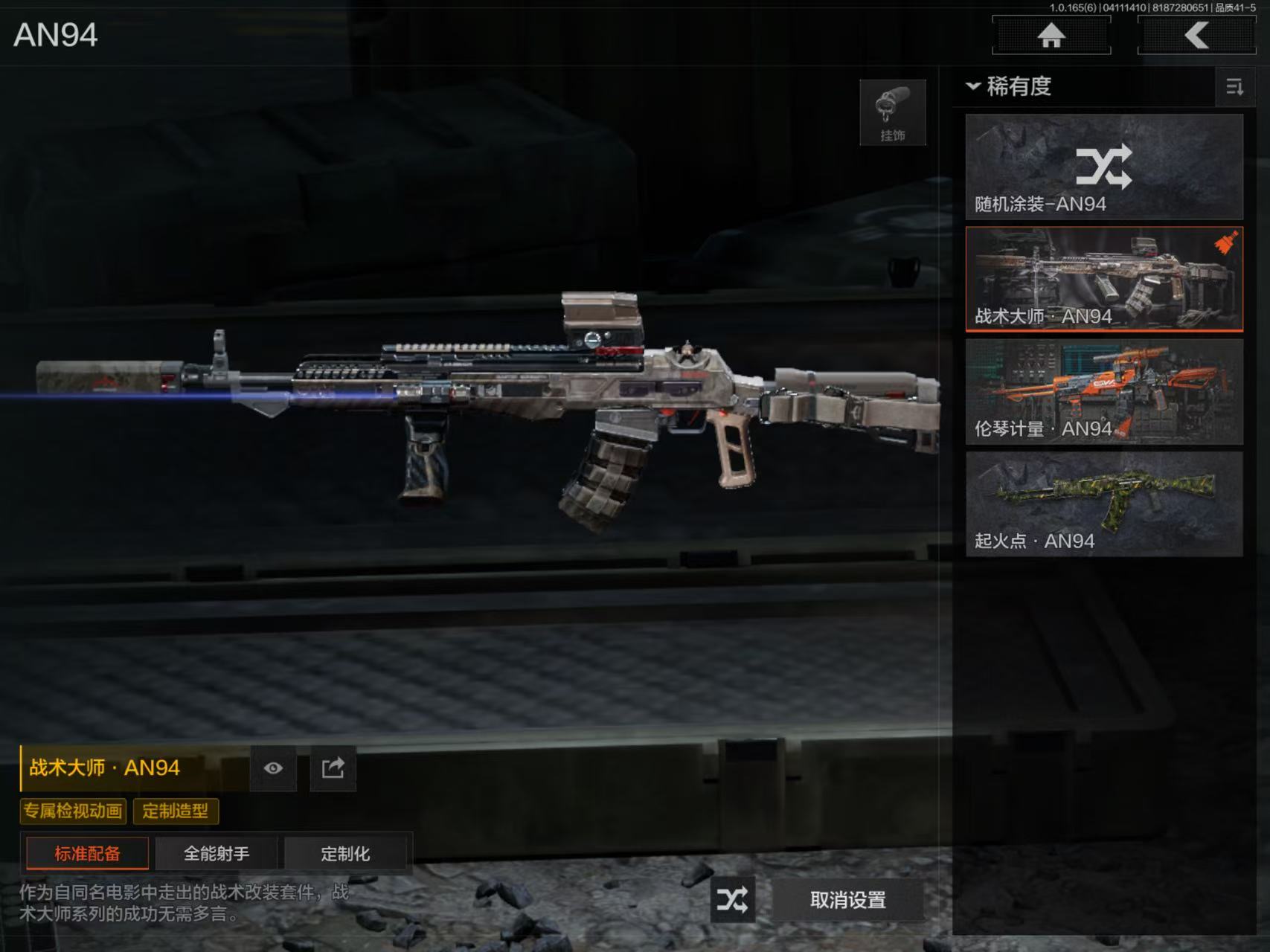
Task: Click the eye preview icon
Action: [273, 768]
